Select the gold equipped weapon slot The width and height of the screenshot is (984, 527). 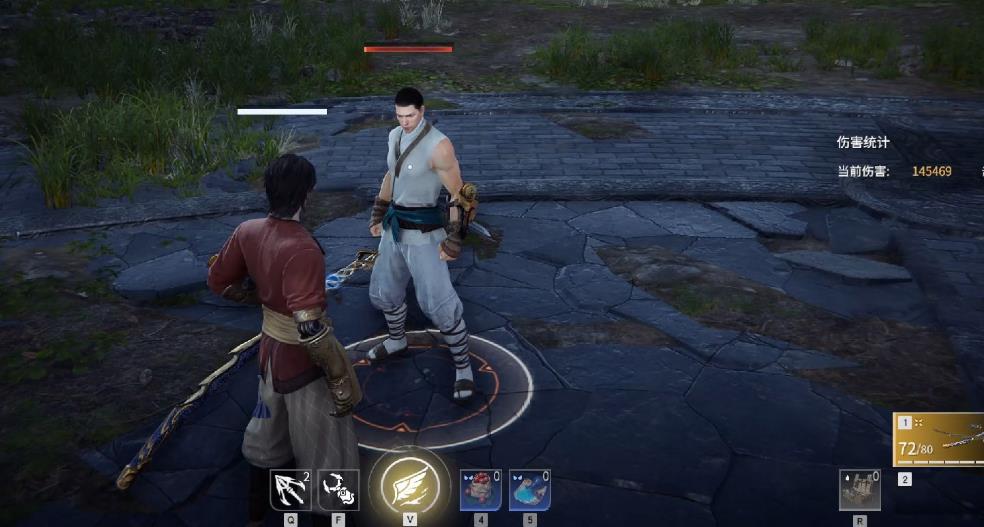938,440
